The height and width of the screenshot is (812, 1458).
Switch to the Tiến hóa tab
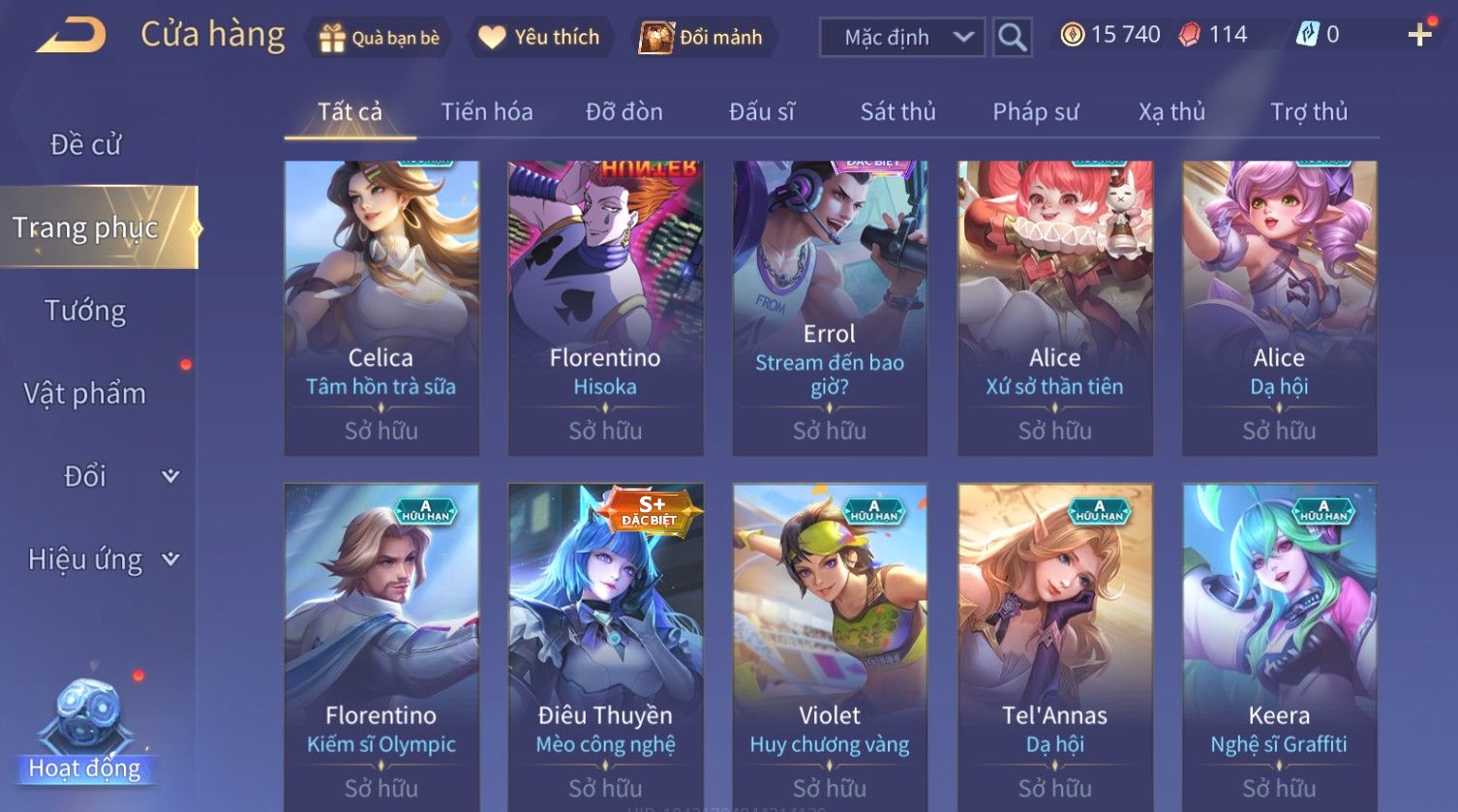pyautogui.click(x=487, y=112)
